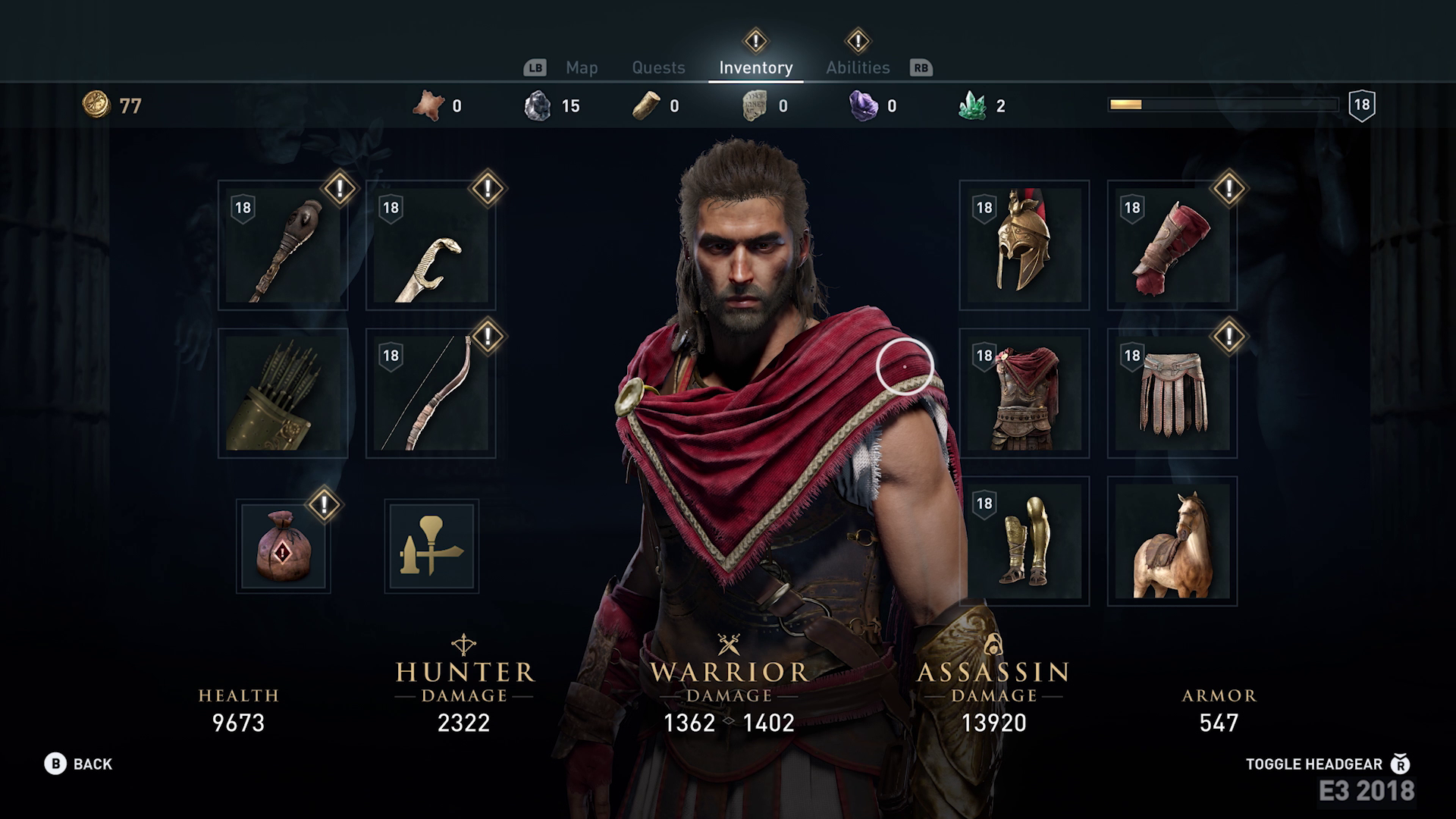Viewport: 1456px width, 819px height.
Task: Choose the horse mount slot
Action: 1172,541
